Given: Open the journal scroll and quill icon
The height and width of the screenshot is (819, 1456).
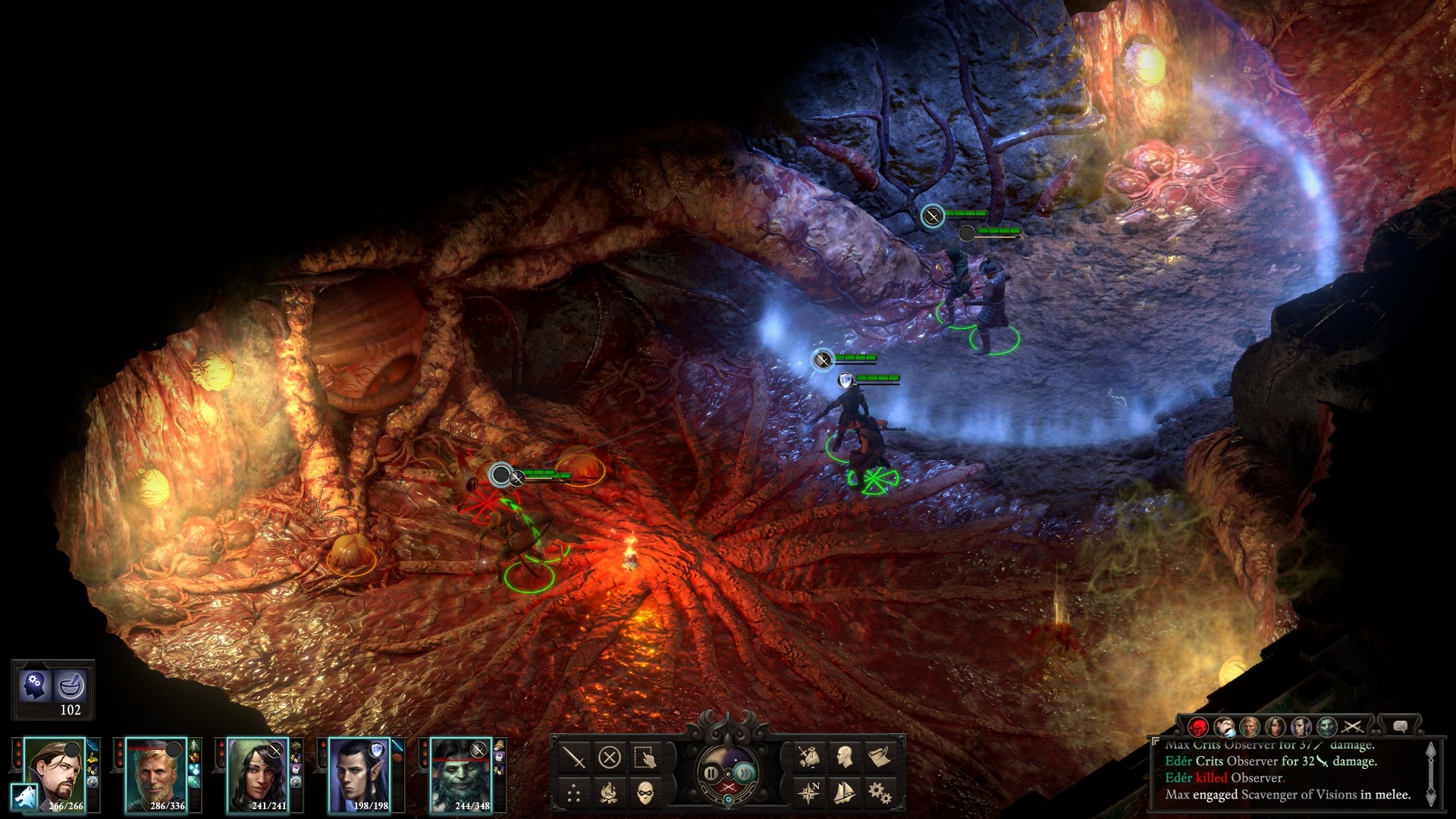Looking at the screenshot, I should 880,757.
